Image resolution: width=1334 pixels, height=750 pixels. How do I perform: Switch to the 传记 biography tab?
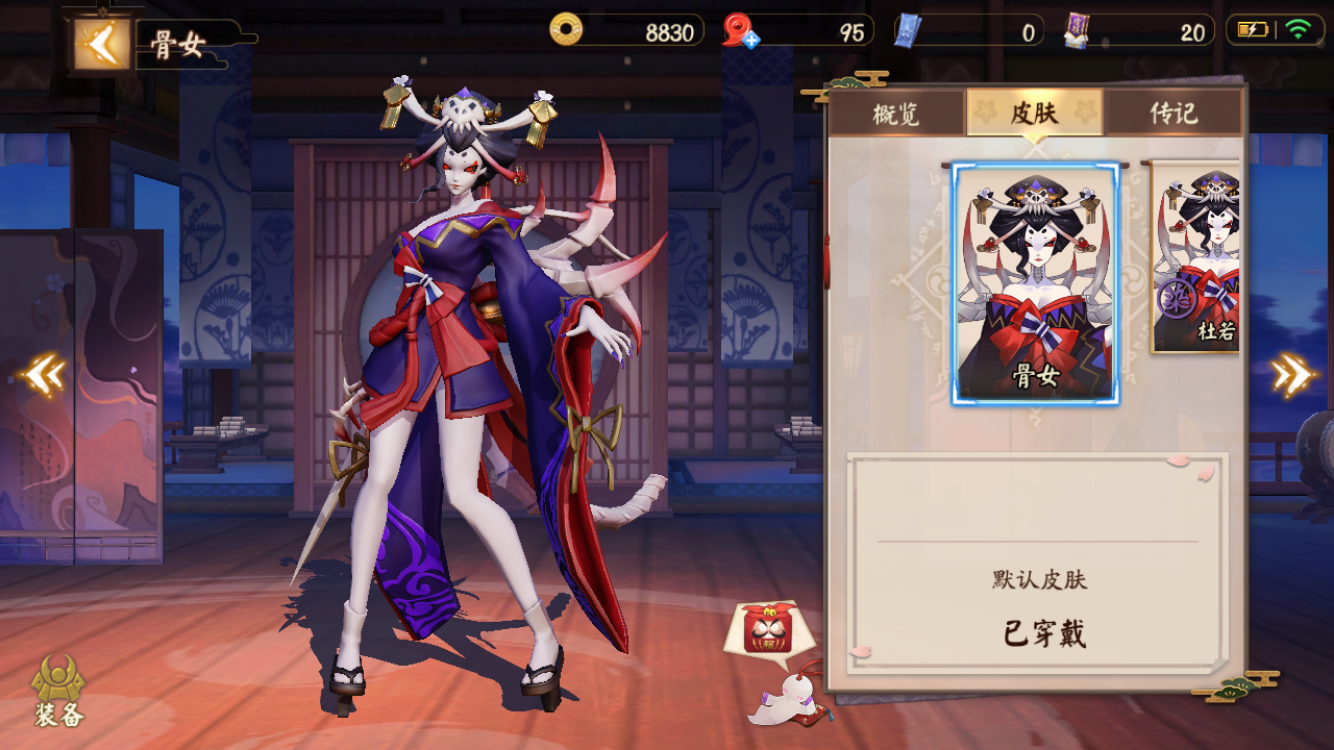click(1173, 114)
